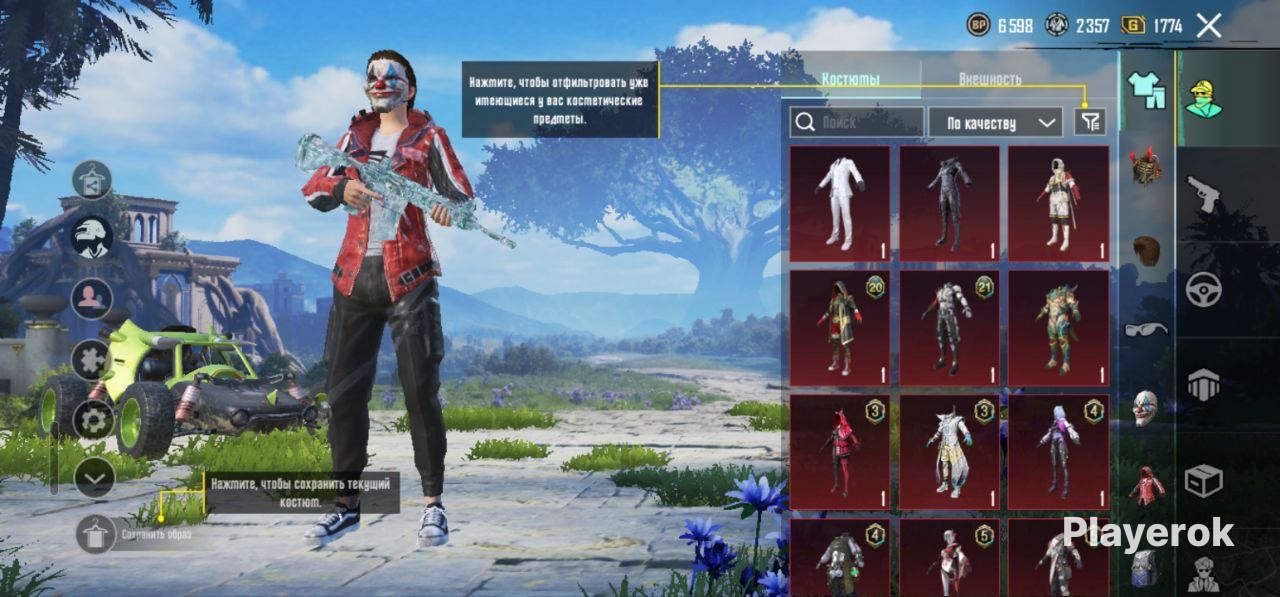Collapse the side icons with the down arrow
This screenshot has height=597, width=1280.
coord(94,478)
